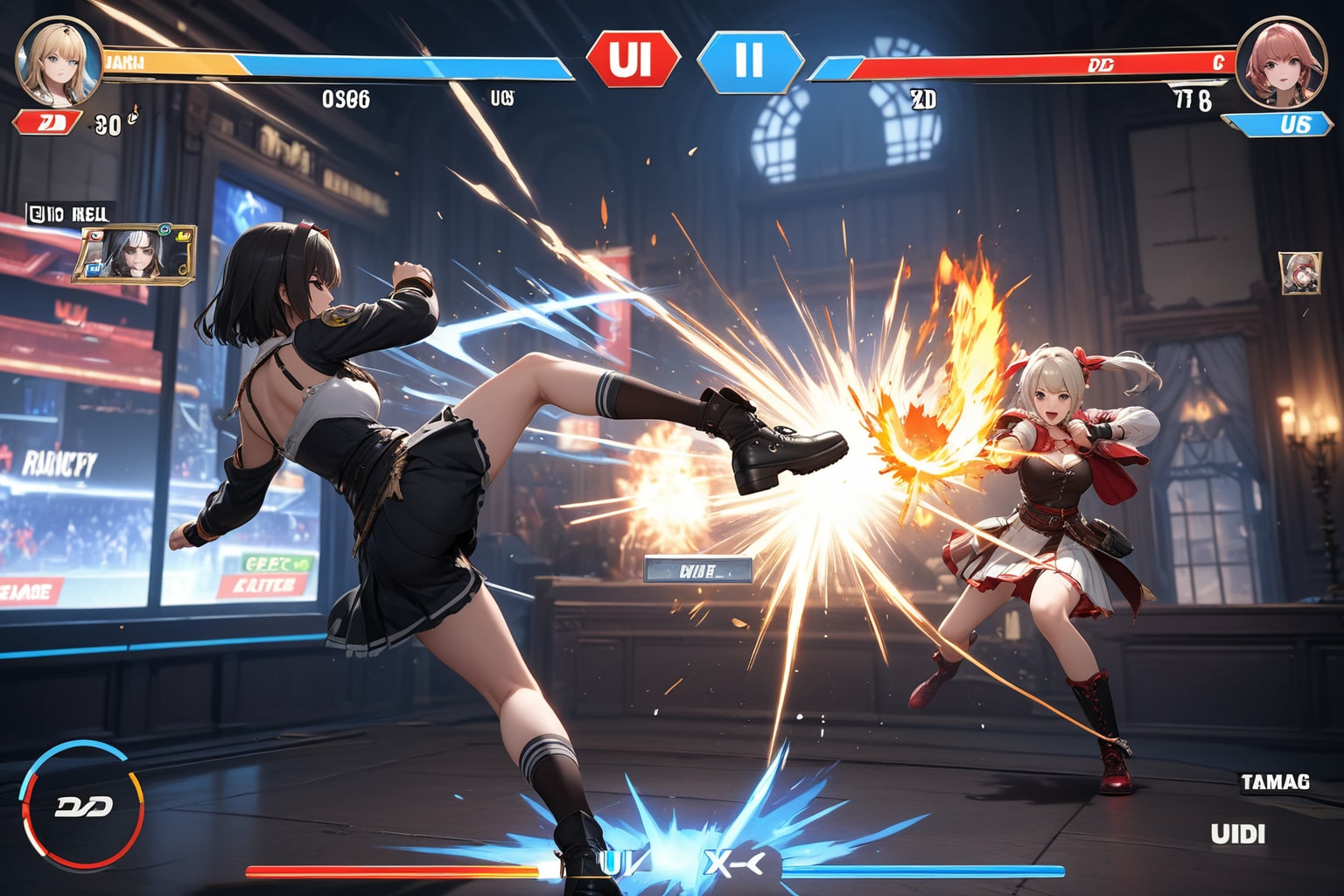Choose the TAMAG label
Screen dimensions: 1344x896
coord(1274,781)
